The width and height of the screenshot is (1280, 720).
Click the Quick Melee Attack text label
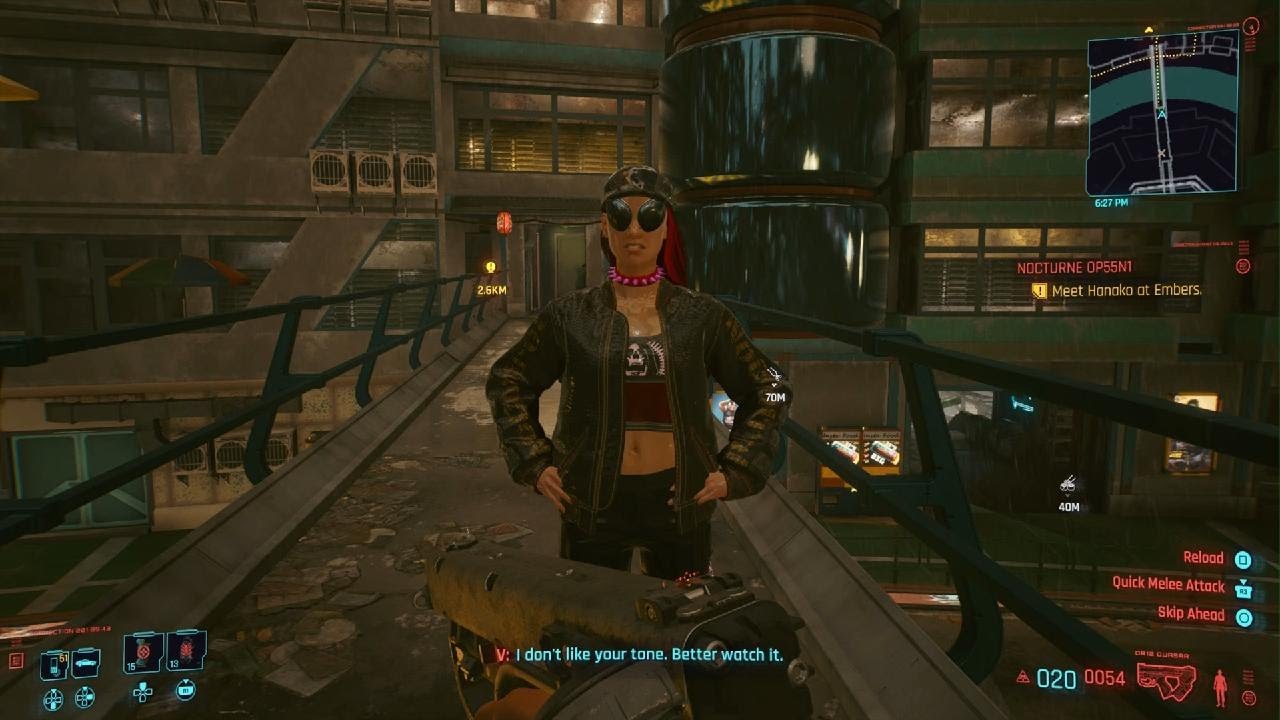pos(1169,585)
